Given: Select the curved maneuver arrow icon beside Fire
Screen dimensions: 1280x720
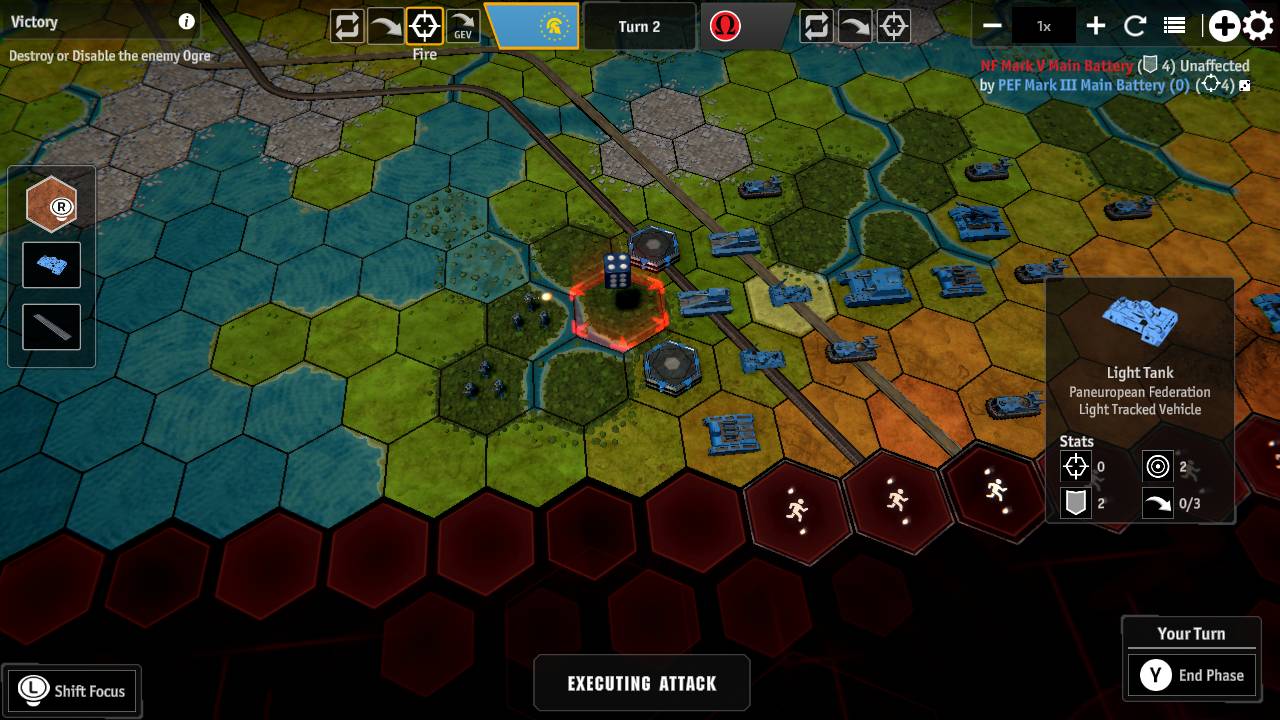Looking at the screenshot, I should [x=384, y=27].
